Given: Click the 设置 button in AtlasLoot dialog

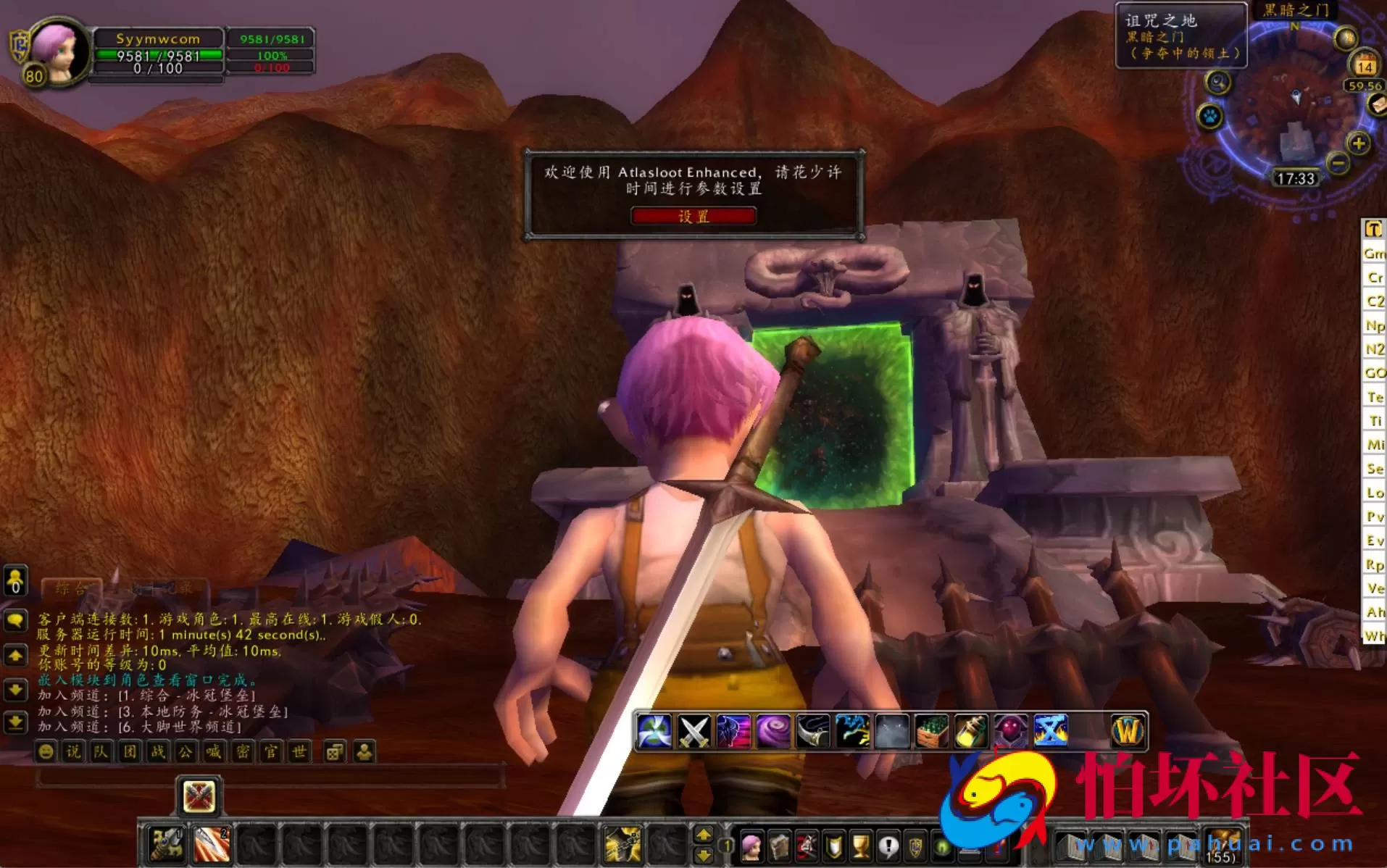Looking at the screenshot, I should click(x=693, y=216).
